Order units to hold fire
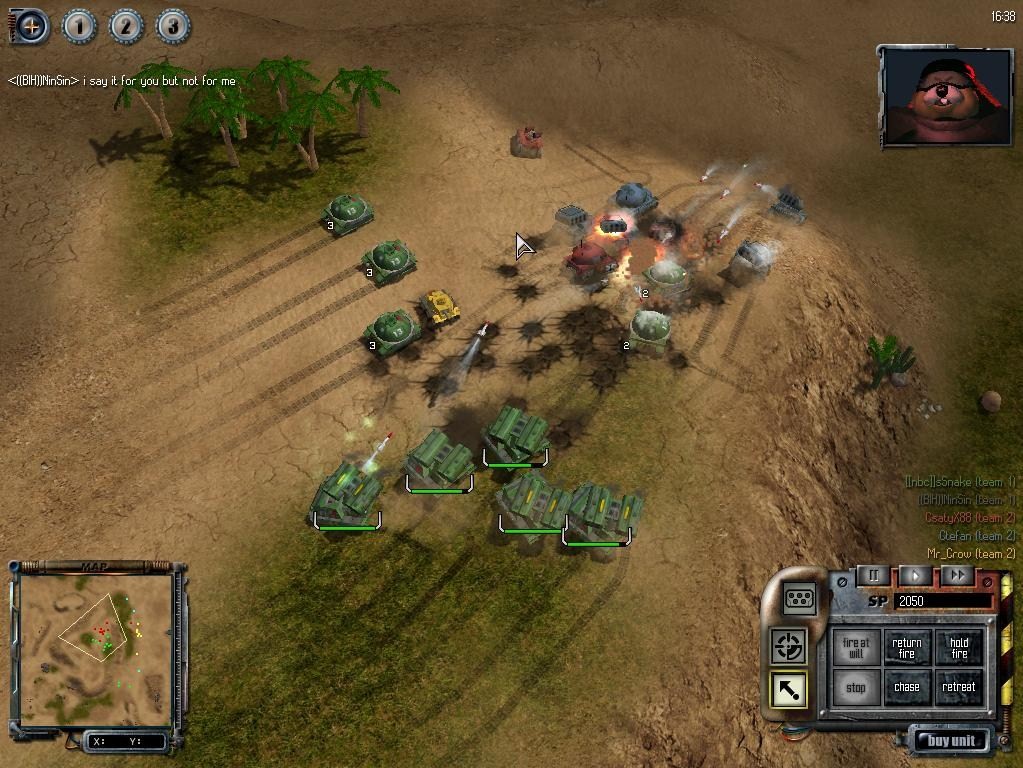This screenshot has height=768, width=1023. 959,649
